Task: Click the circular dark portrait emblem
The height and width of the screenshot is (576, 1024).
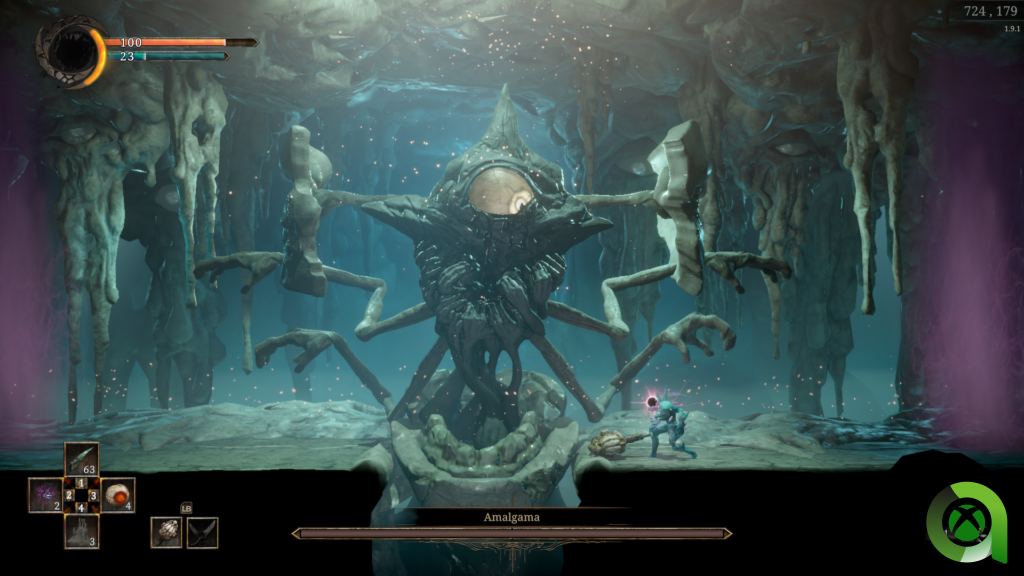Action: pos(69,50)
